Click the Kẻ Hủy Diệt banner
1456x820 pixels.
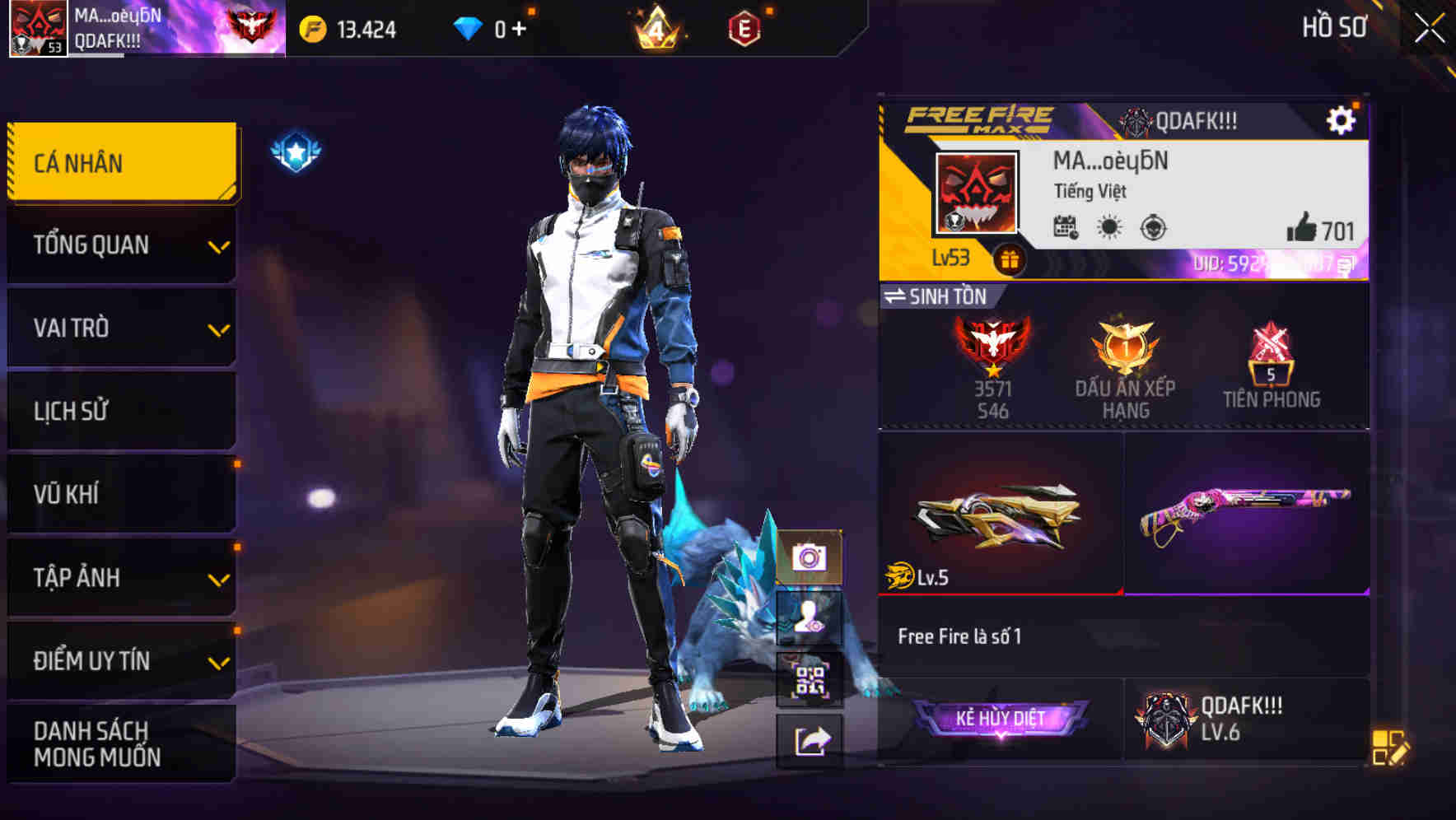pos(1004,718)
